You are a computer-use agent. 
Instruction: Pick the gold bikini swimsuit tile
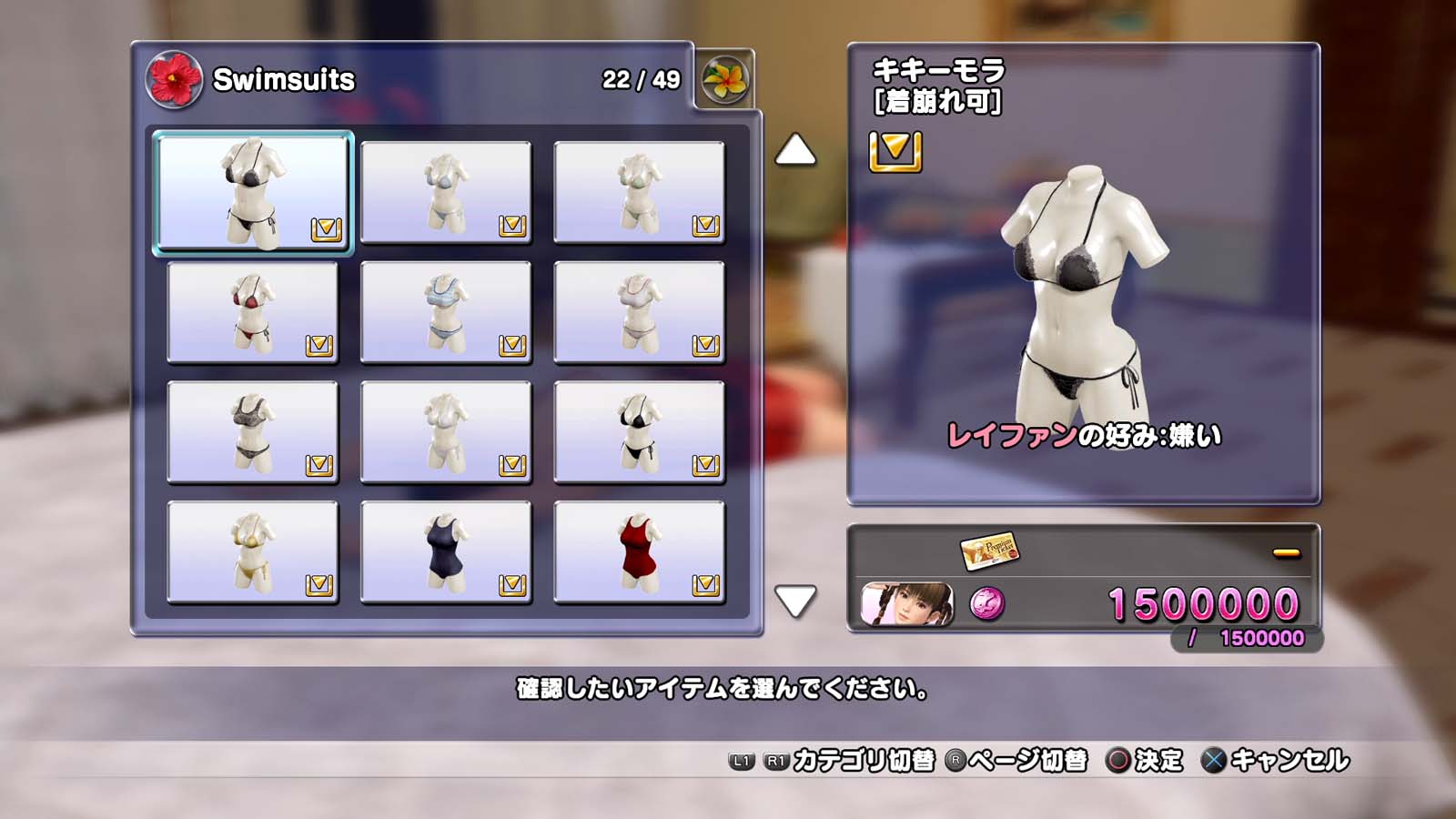(x=253, y=553)
